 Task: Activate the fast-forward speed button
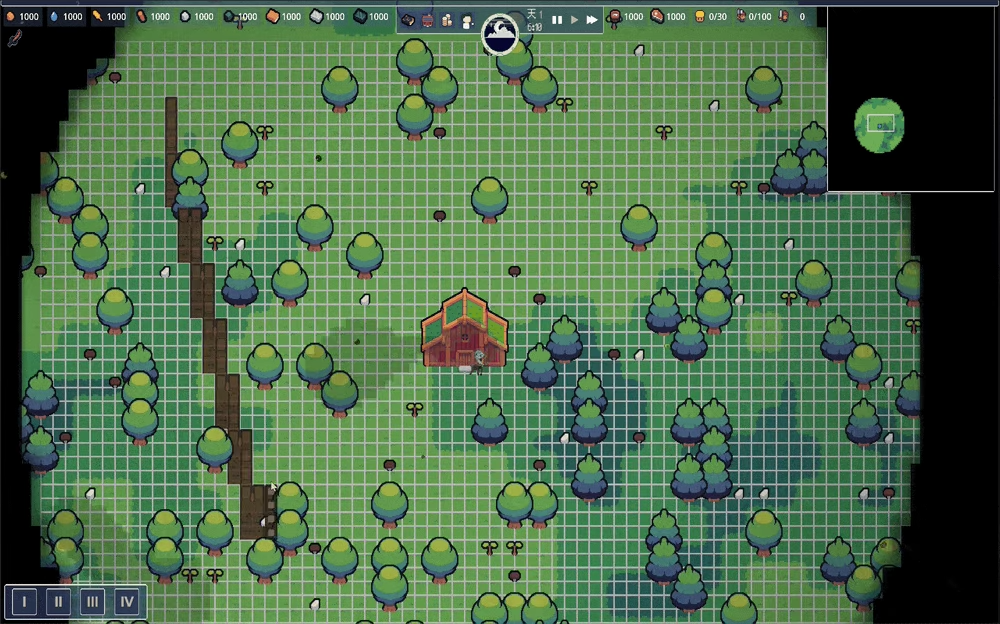tap(592, 20)
